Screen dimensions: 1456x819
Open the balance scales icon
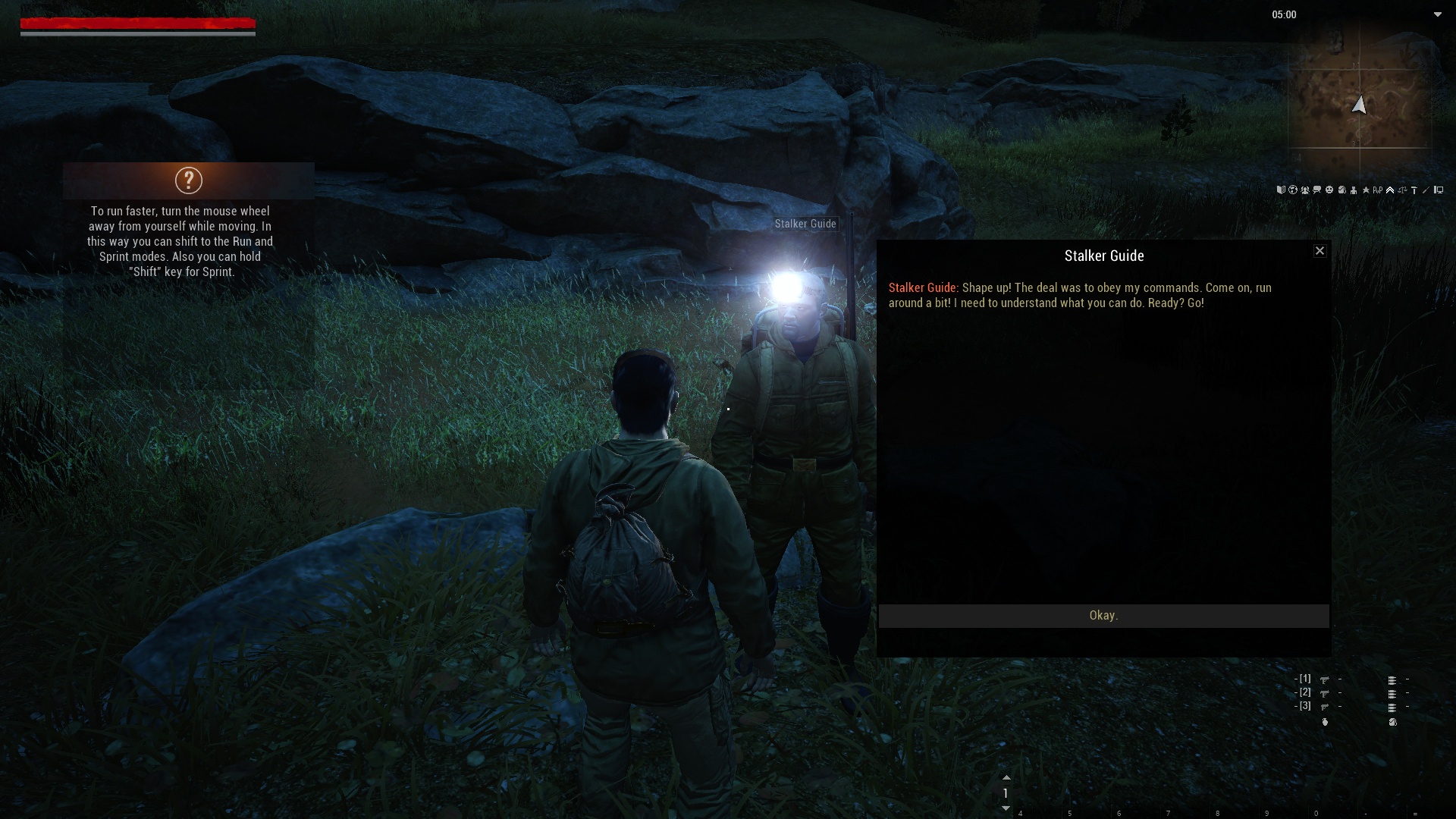click(1402, 190)
